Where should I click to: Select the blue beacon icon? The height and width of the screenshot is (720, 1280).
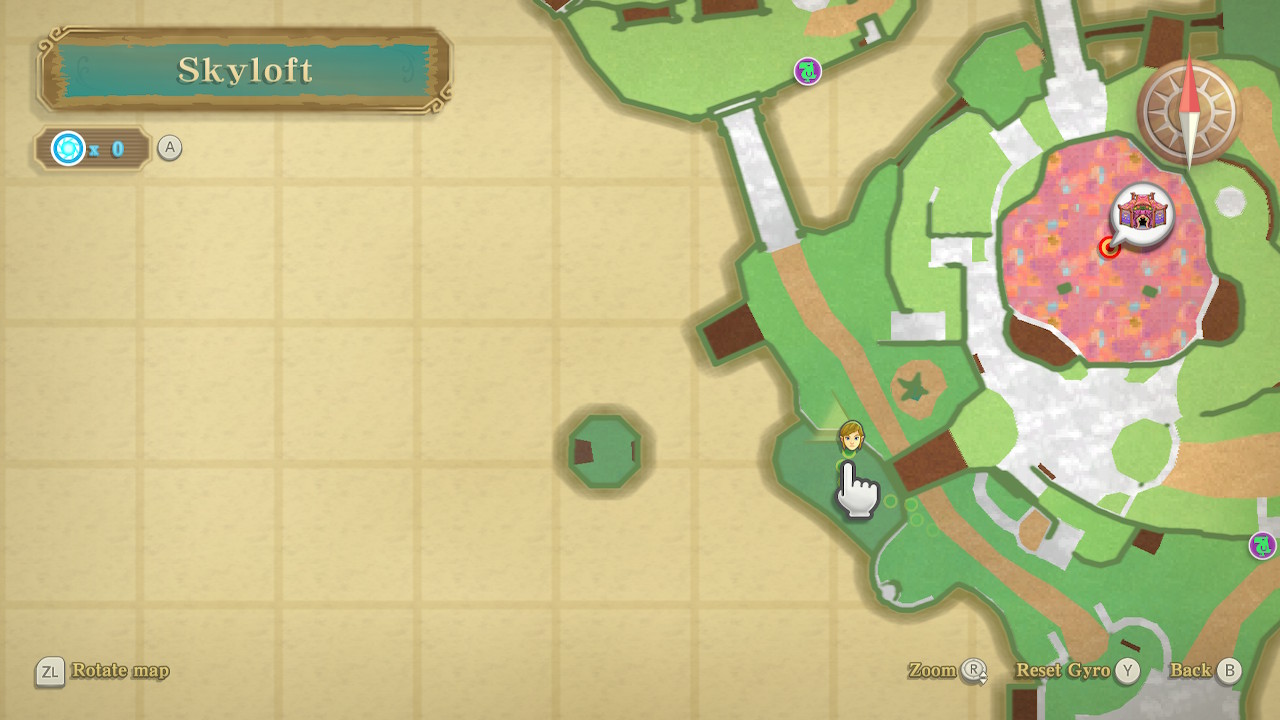(68, 149)
